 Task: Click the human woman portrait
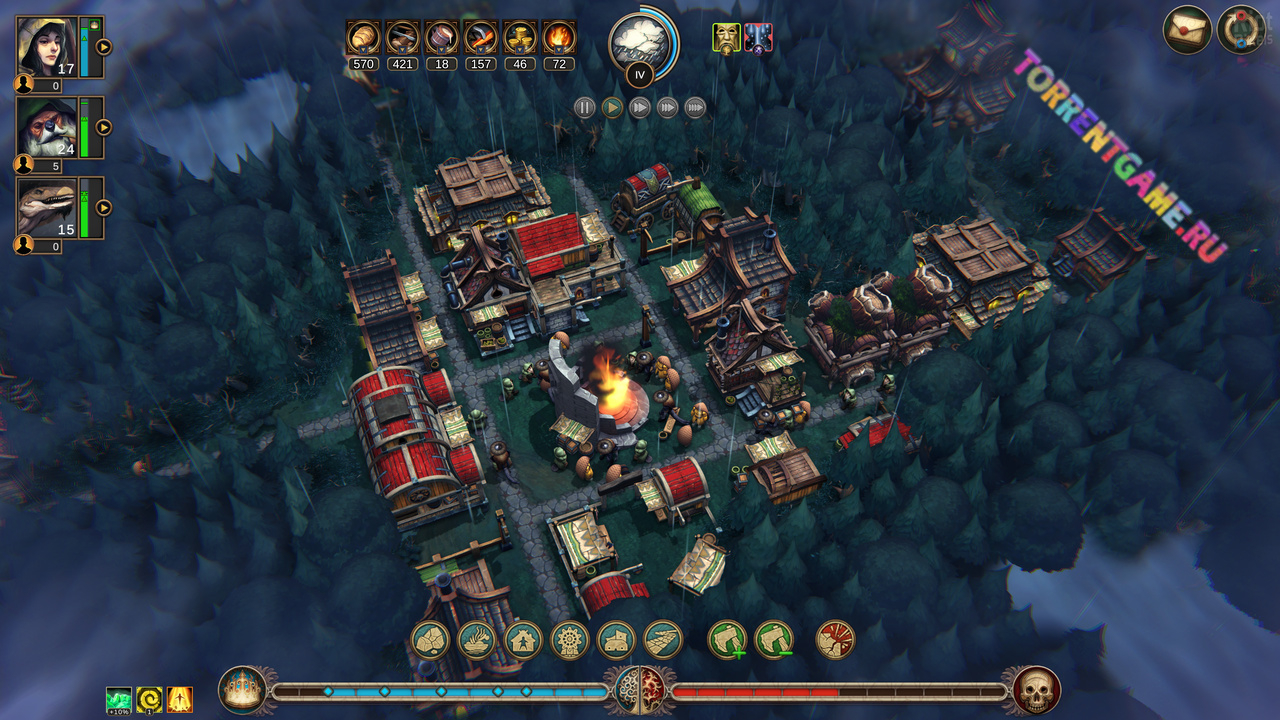tap(46, 46)
